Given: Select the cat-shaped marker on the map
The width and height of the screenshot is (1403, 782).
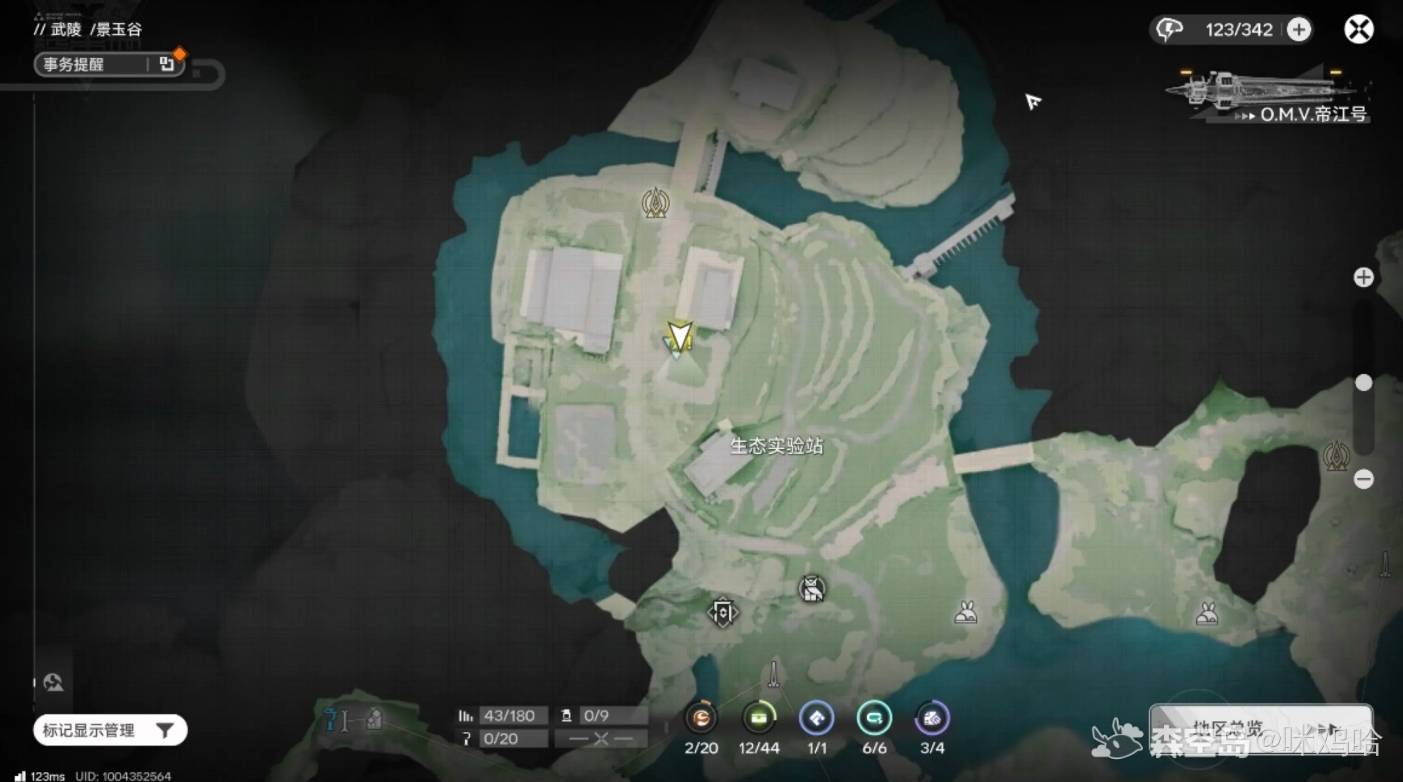Looking at the screenshot, I should 813,589.
